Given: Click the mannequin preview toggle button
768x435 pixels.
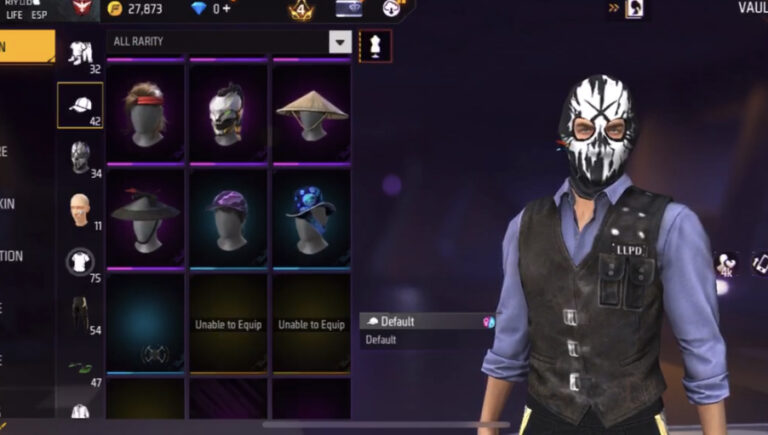Looking at the screenshot, I should (x=376, y=46).
